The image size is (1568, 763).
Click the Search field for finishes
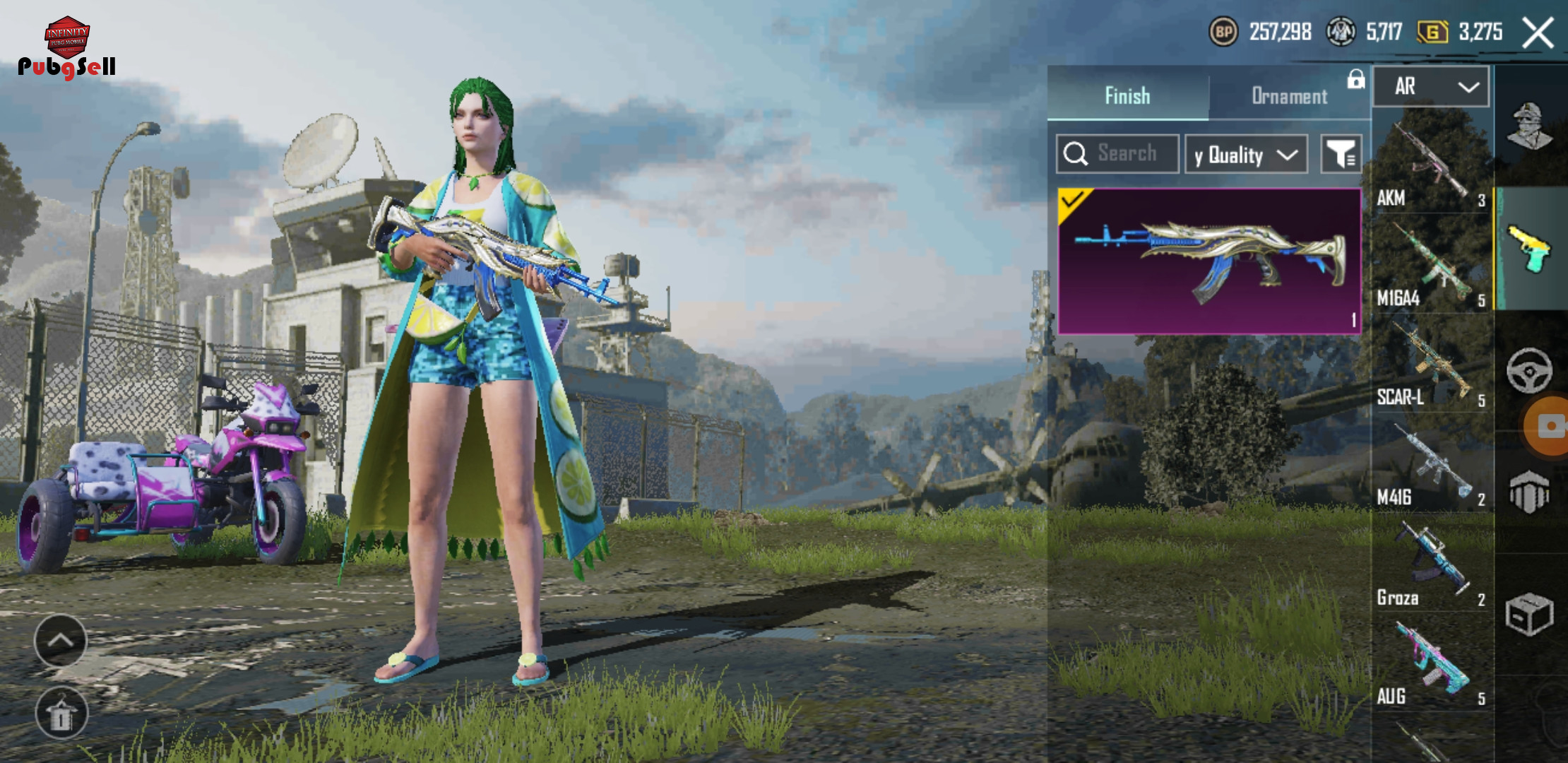[1118, 154]
